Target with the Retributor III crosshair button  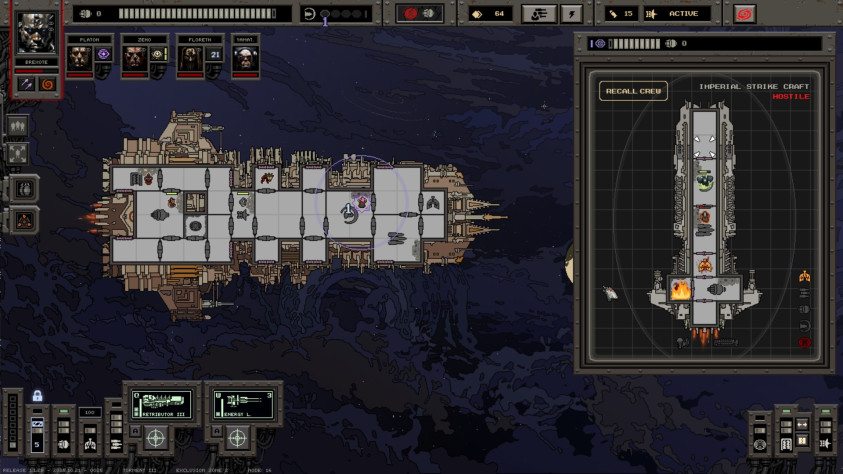(x=156, y=437)
